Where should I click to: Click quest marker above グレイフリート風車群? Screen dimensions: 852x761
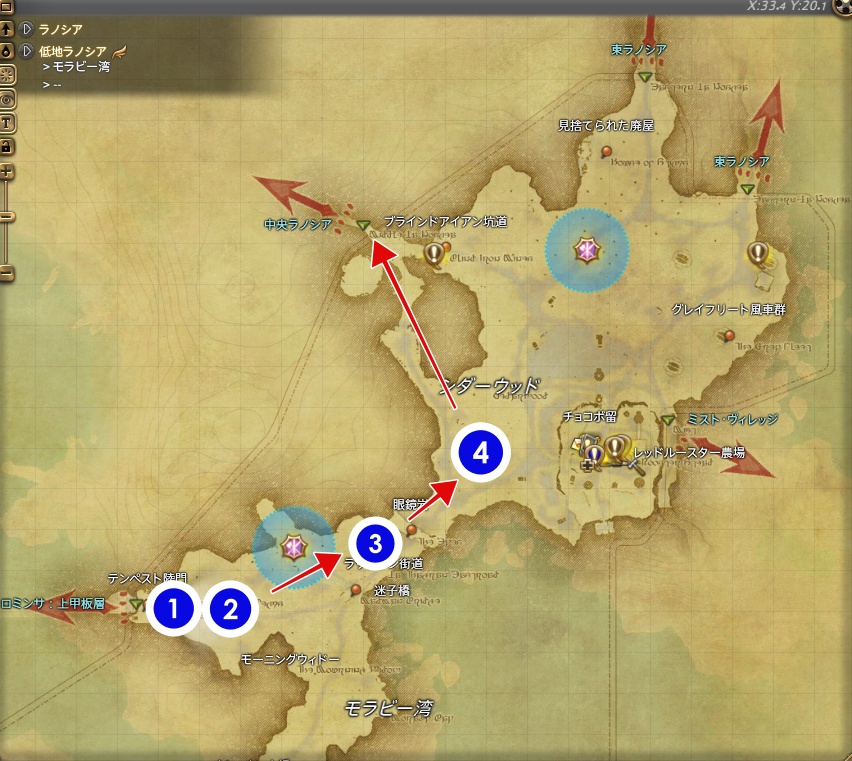tap(758, 254)
